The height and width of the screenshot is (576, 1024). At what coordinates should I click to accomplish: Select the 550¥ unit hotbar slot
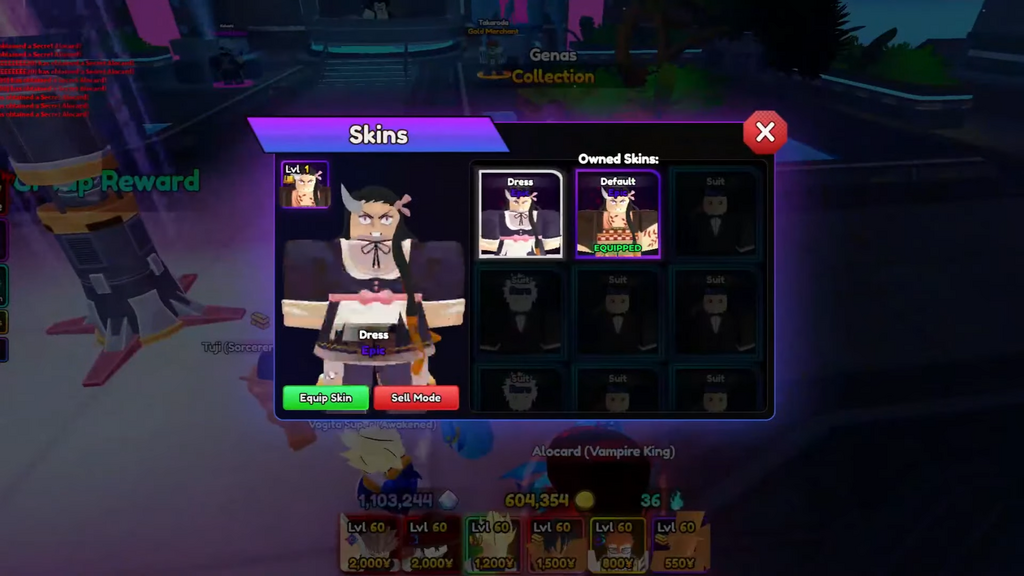coord(680,545)
